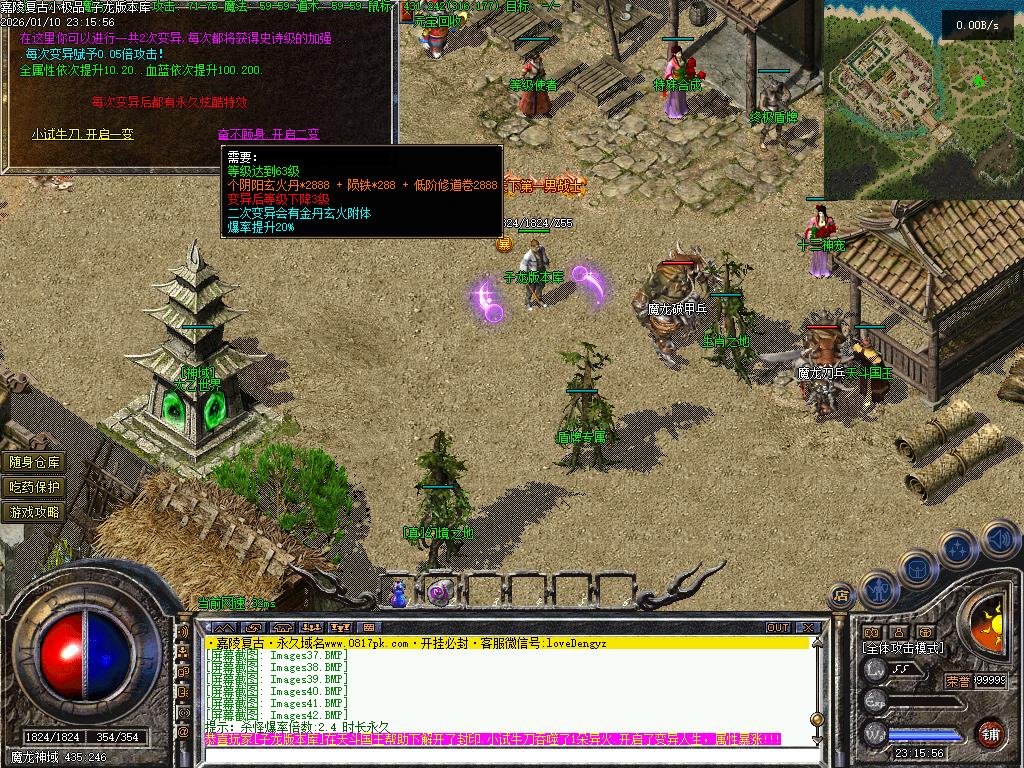Click the chat window OUT button
This screenshot has width=1024, height=768.
tap(778, 628)
